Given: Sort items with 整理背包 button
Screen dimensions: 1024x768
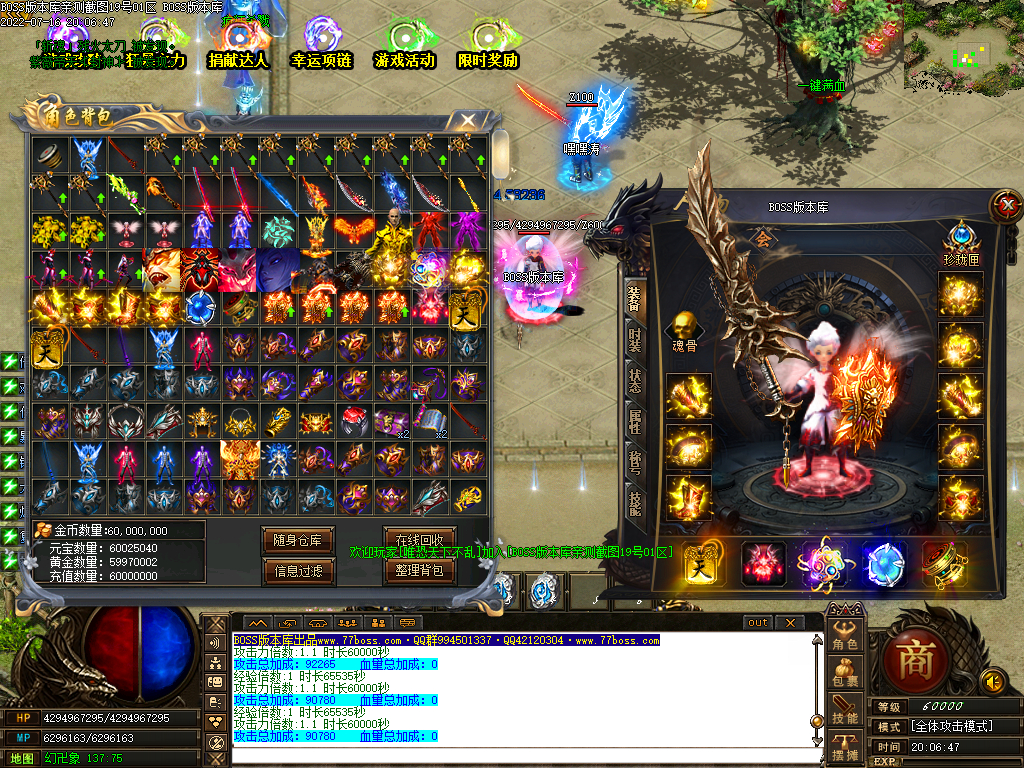Looking at the screenshot, I should [419, 570].
